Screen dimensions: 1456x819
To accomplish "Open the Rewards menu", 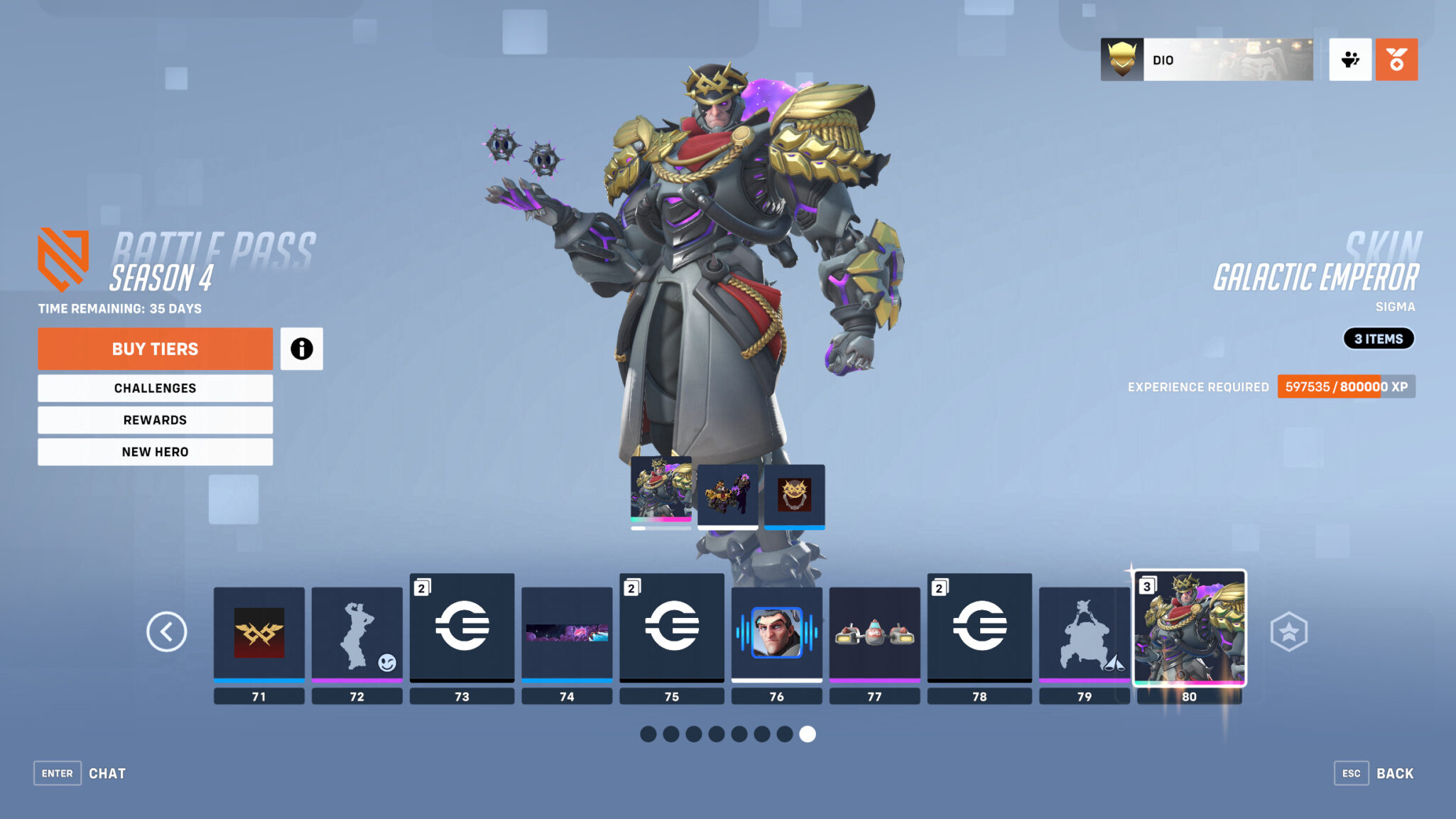I will pyautogui.click(x=155, y=420).
